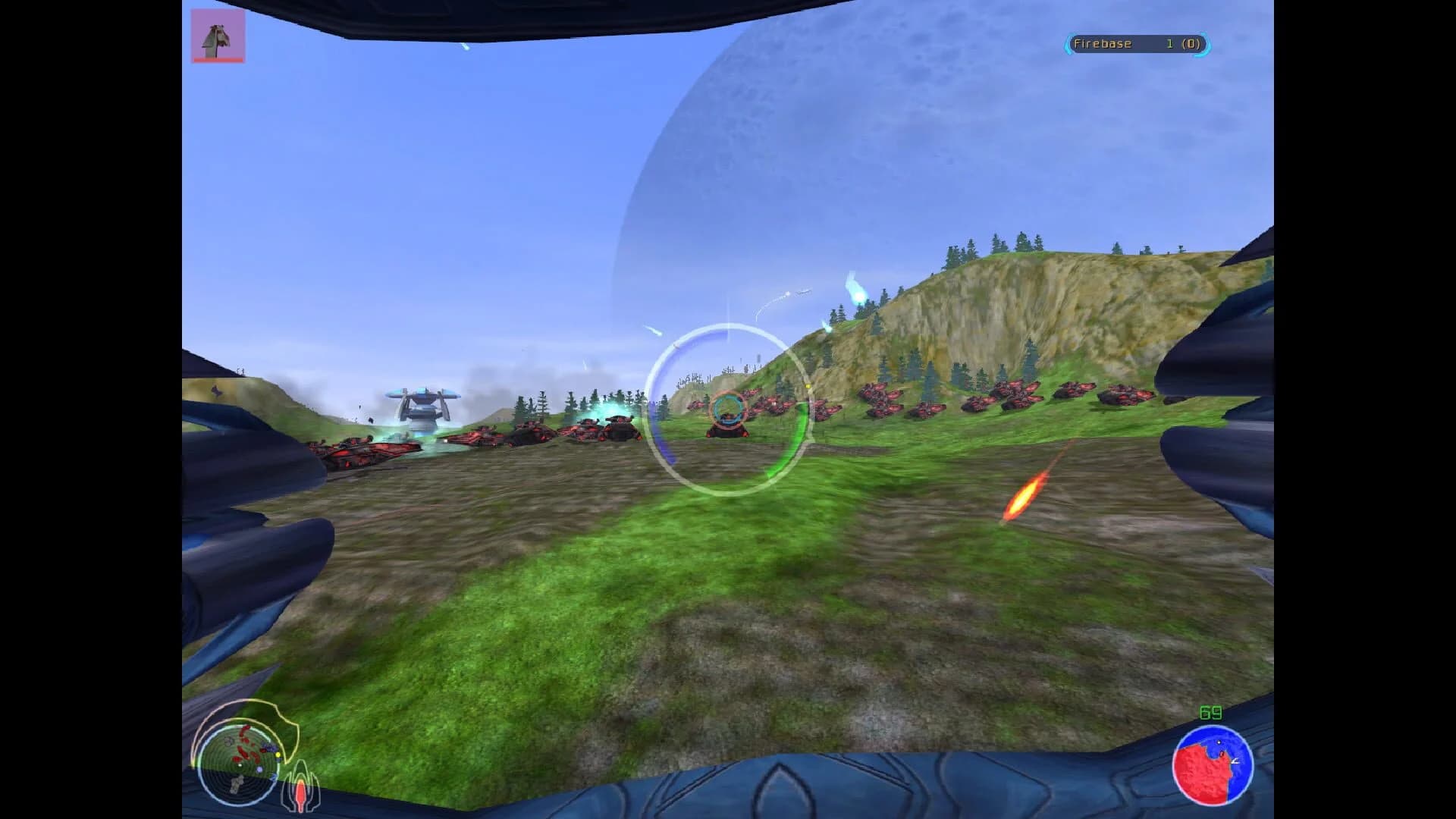
Task: Select the pilot portrait thumbnail top-left
Action: tap(218, 34)
